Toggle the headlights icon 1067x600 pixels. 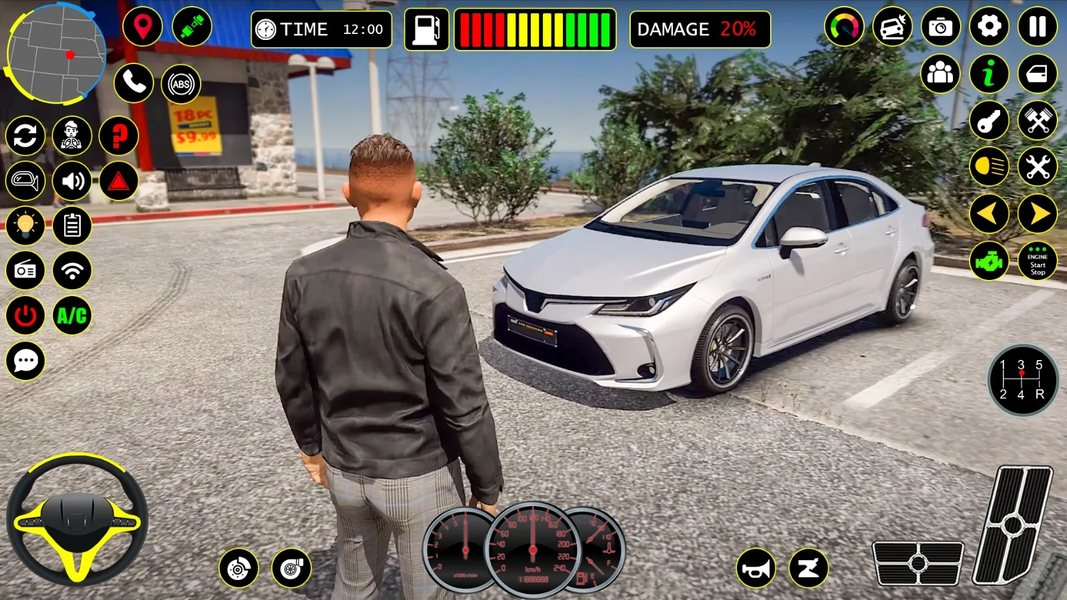click(x=989, y=166)
